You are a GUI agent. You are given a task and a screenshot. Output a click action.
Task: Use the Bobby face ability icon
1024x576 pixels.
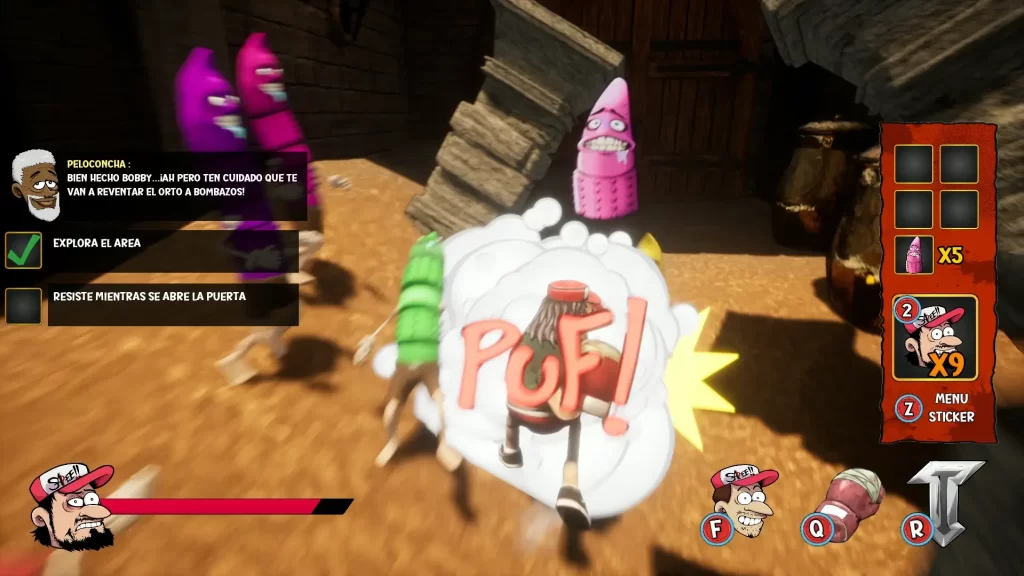[745, 498]
